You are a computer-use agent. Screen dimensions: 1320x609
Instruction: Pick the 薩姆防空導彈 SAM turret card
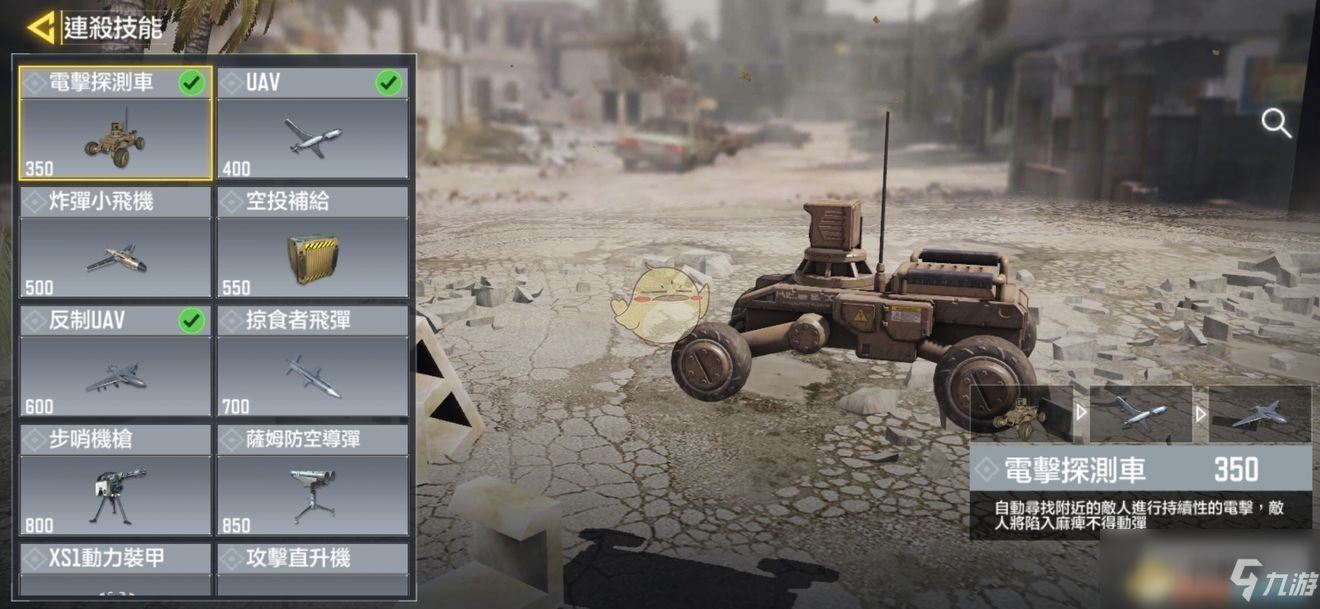coord(313,481)
